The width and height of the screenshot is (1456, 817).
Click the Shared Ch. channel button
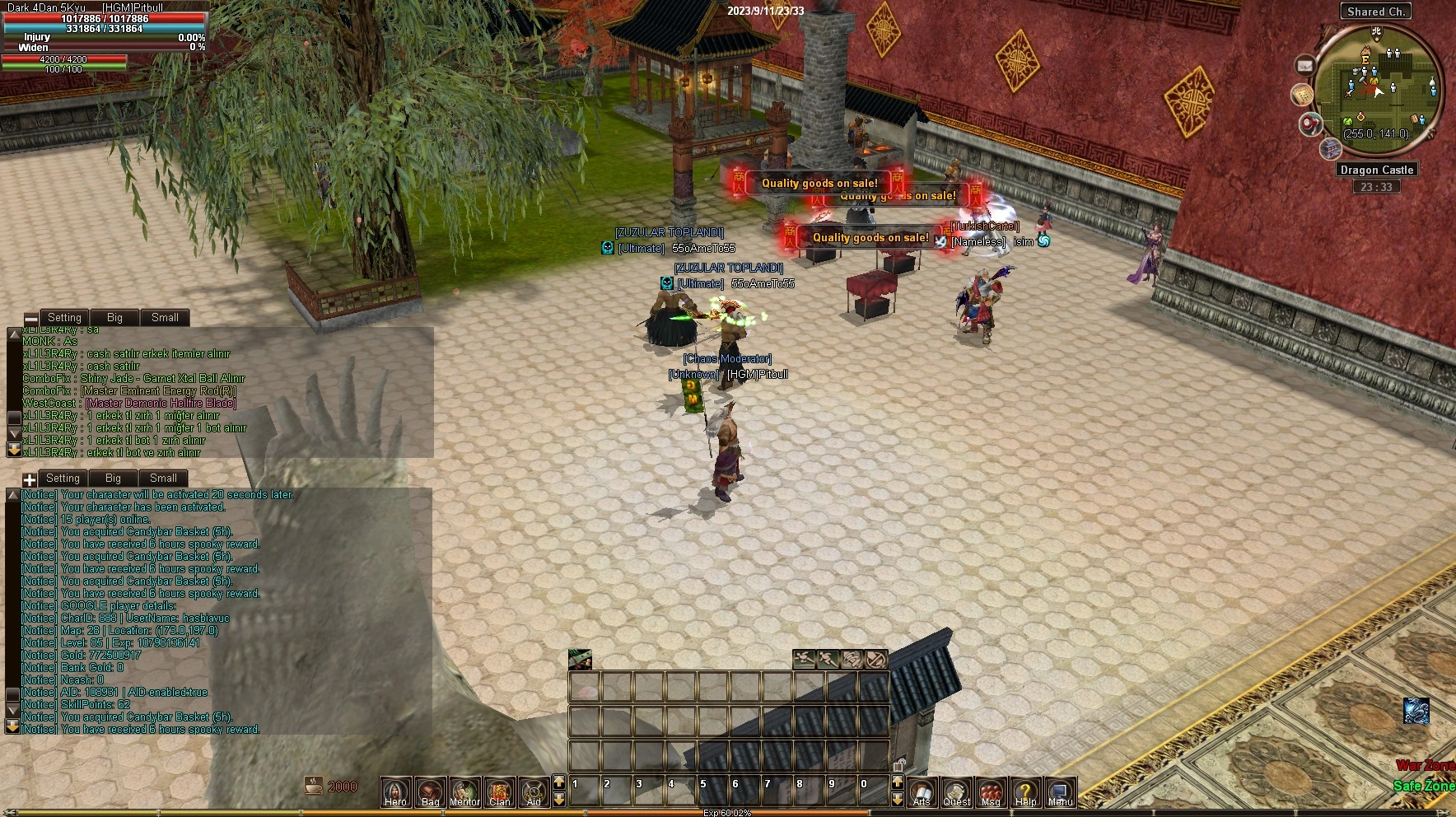(x=1375, y=12)
